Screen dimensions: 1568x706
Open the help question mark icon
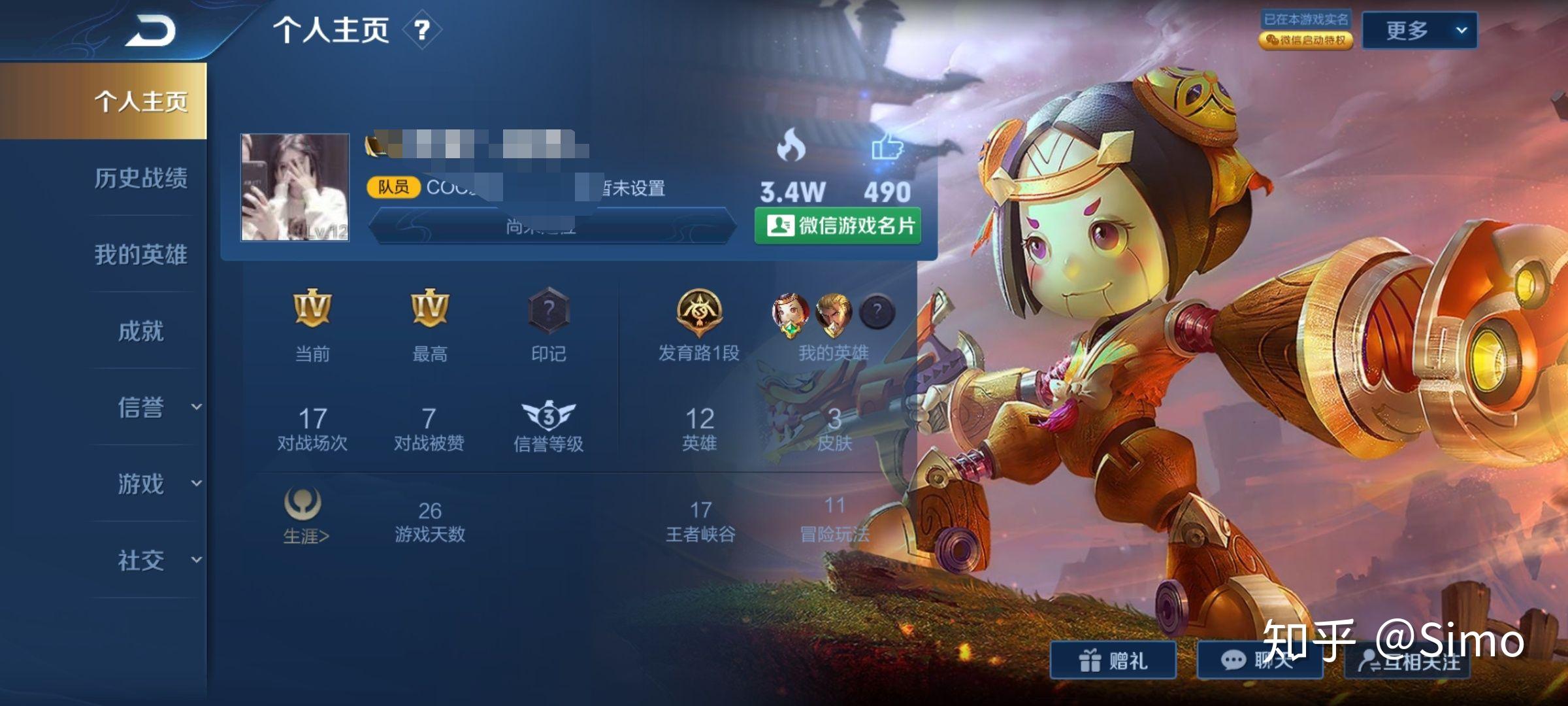[x=422, y=30]
